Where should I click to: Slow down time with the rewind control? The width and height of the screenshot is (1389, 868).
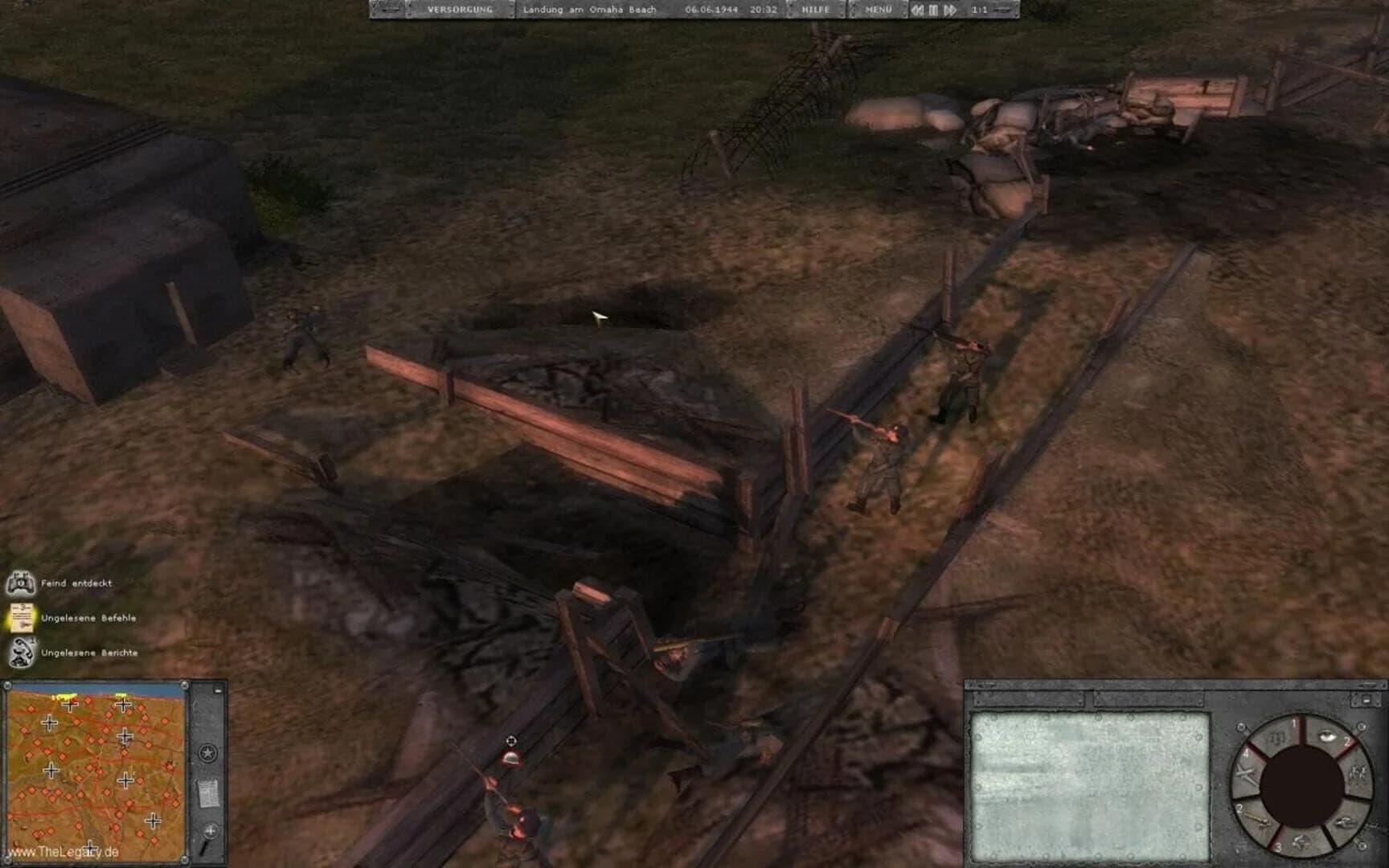tap(918, 10)
